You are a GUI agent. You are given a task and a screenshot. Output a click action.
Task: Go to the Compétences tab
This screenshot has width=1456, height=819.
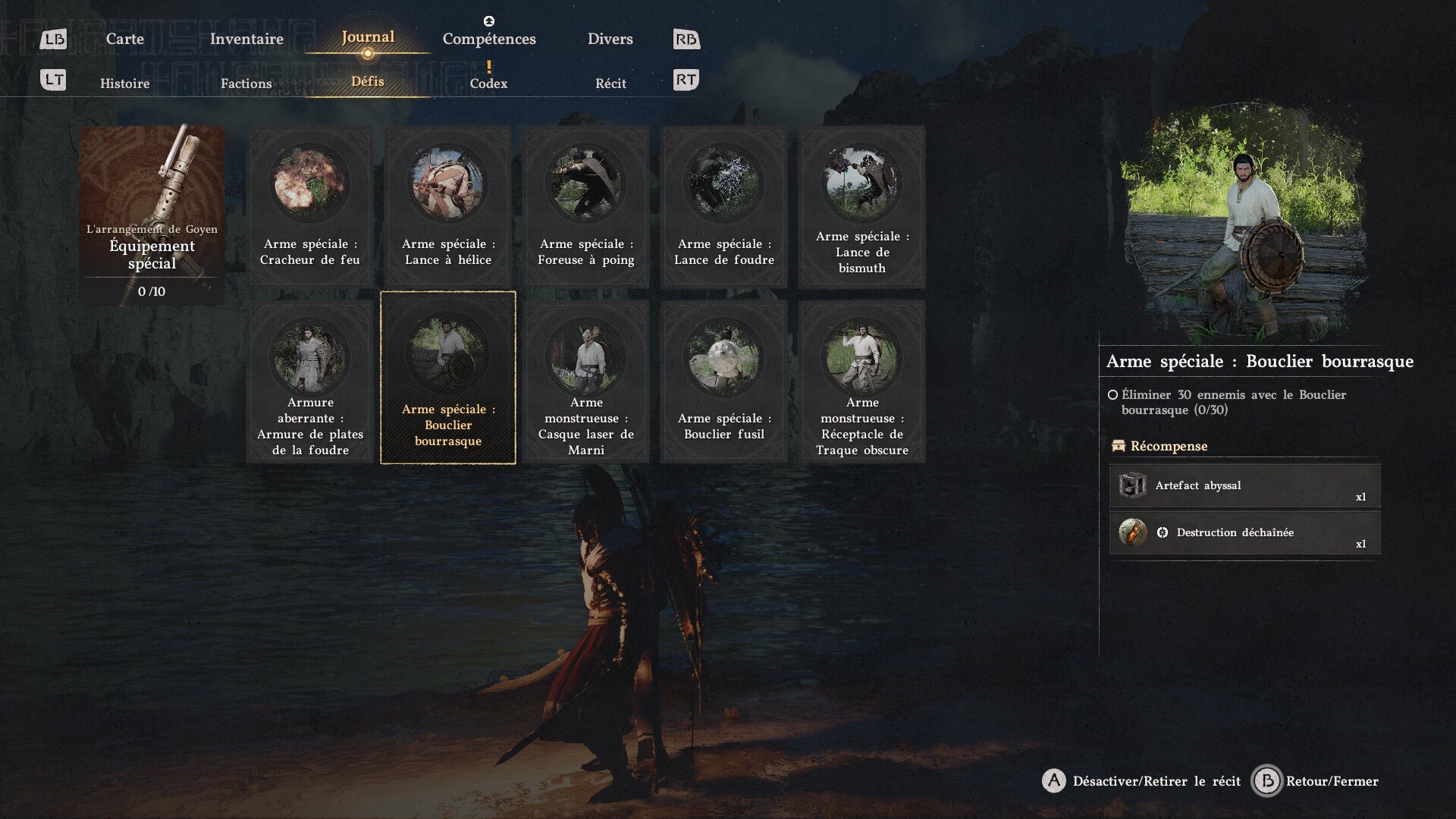coord(489,39)
